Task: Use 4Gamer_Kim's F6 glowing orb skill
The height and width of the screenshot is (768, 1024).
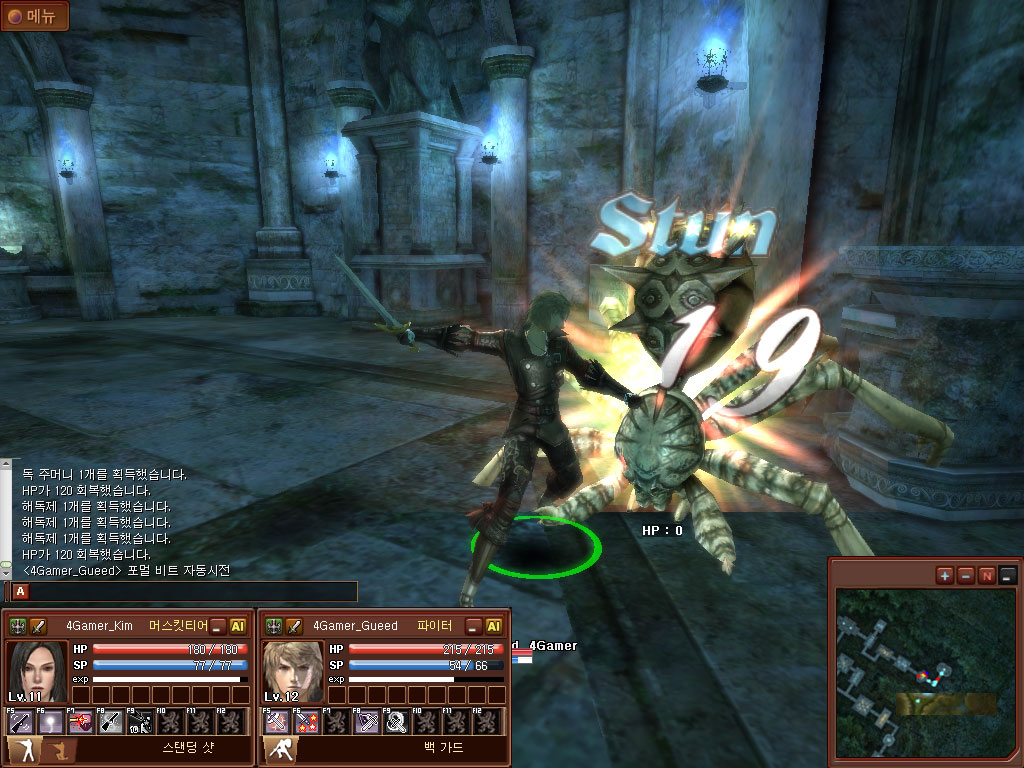Action: (x=50, y=721)
